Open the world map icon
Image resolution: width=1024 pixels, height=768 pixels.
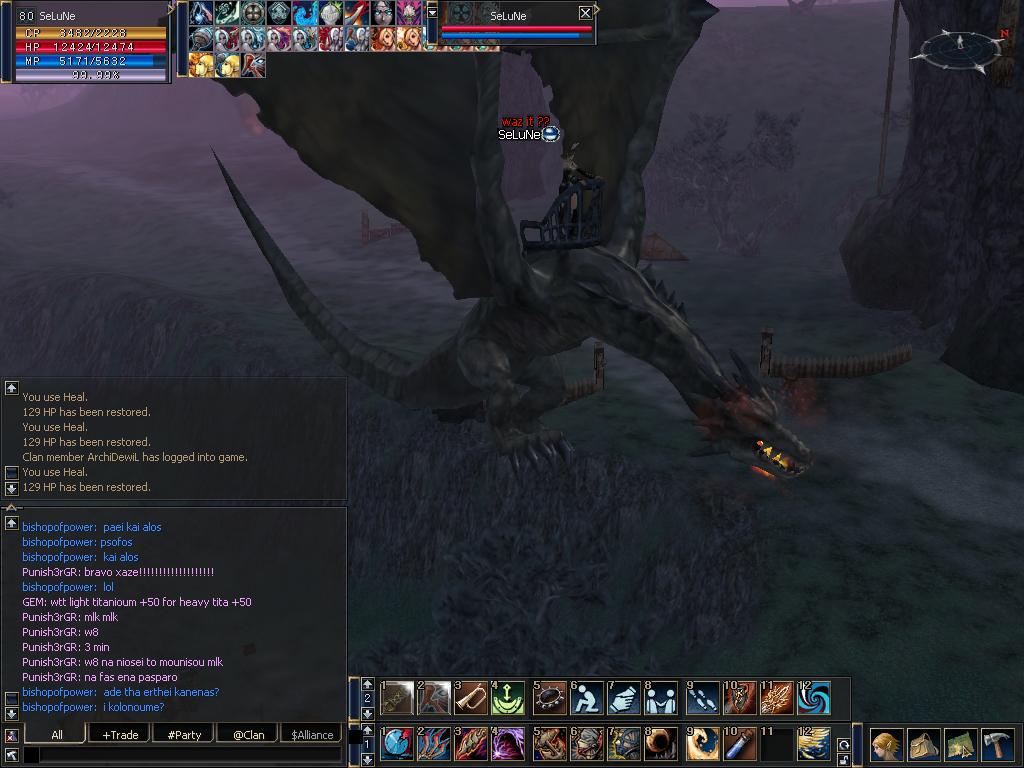(961, 745)
